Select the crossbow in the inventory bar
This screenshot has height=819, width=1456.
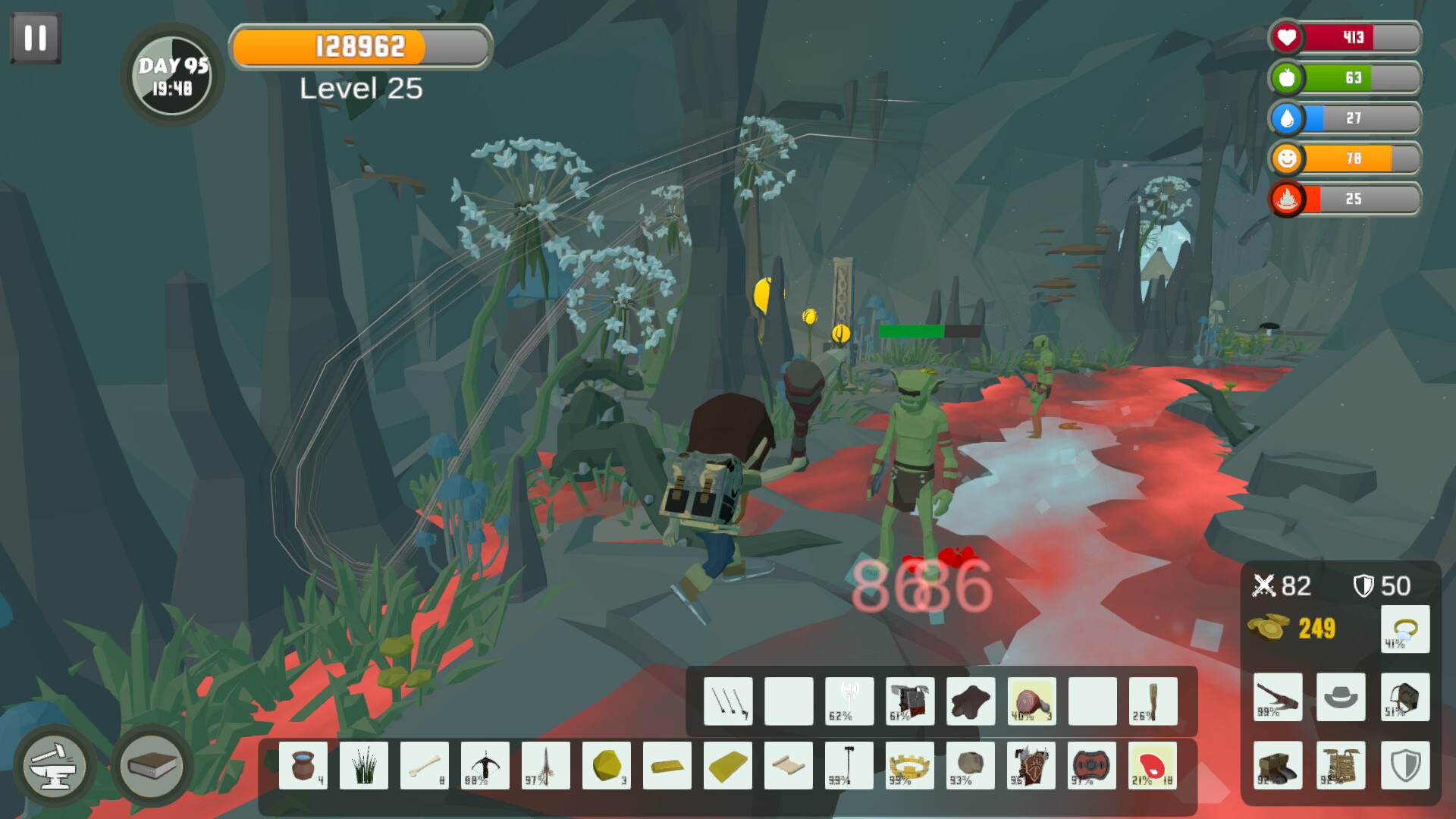pyautogui.click(x=485, y=764)
